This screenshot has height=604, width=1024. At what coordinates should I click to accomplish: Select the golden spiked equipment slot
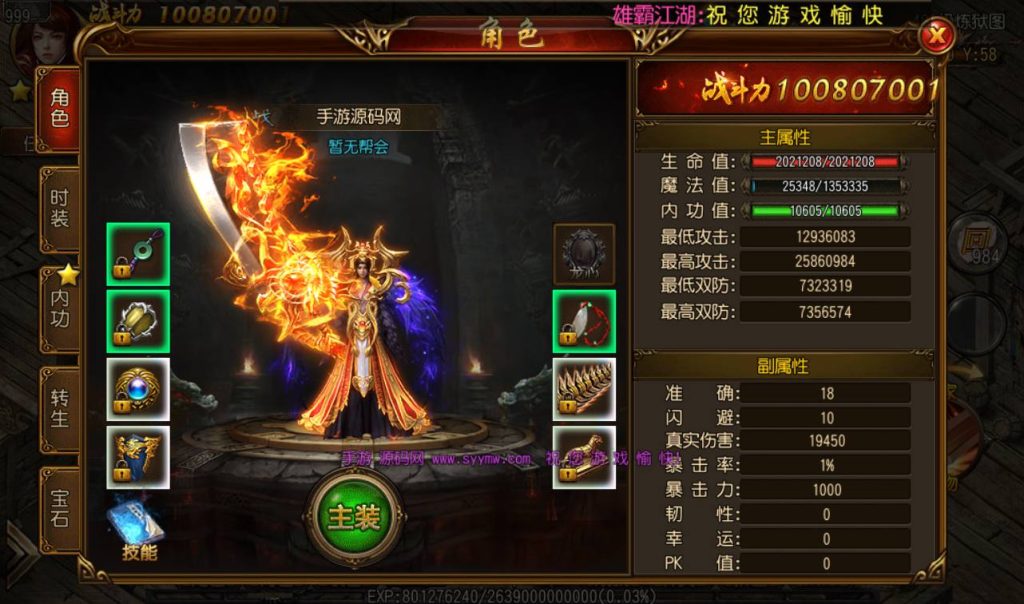click(x=584, y=389)
